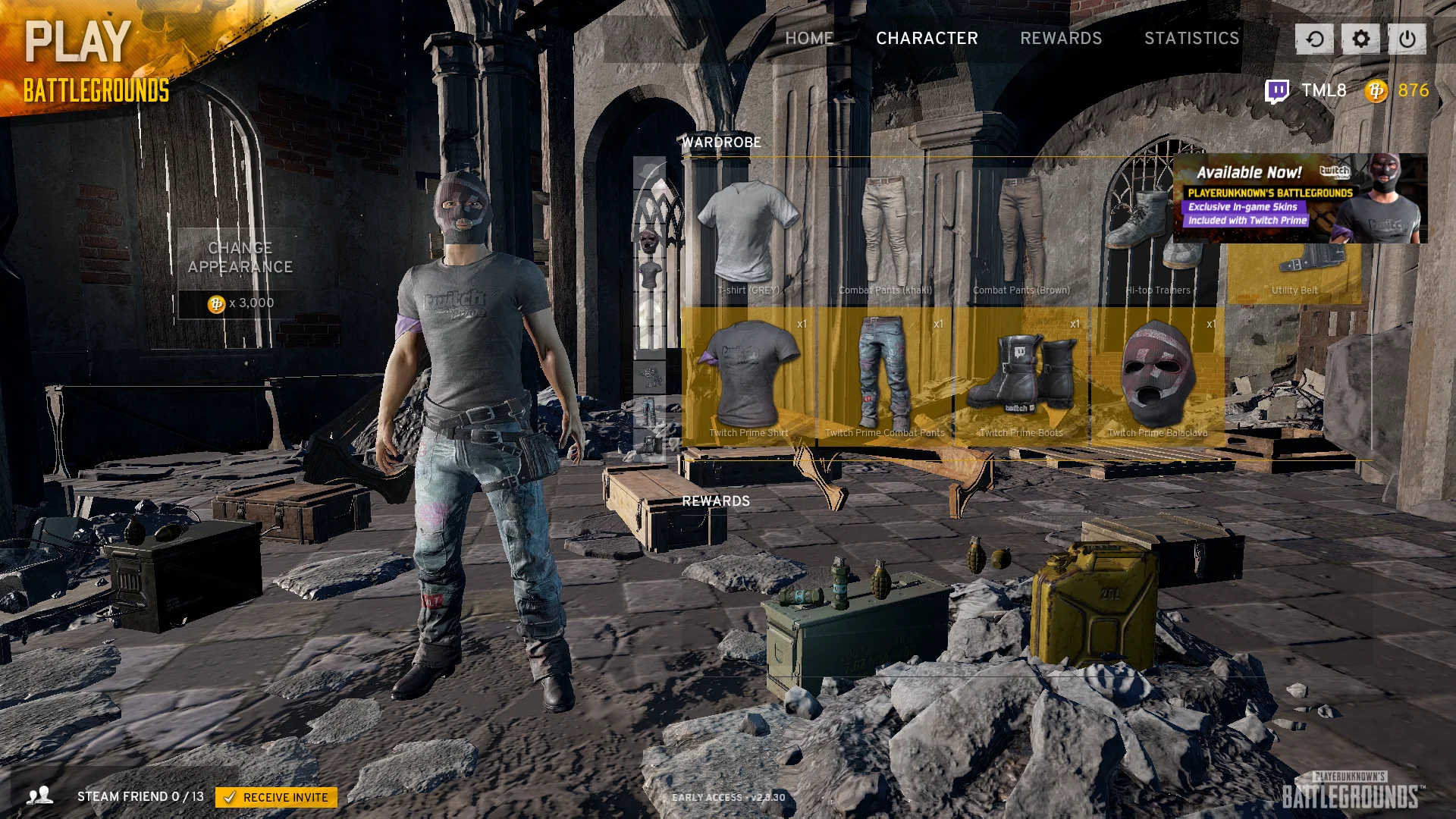This screenshot has height=819, width=1456.
Task: Pick the Twitch Prime Balaclava
Action: tap(1158, 375)
